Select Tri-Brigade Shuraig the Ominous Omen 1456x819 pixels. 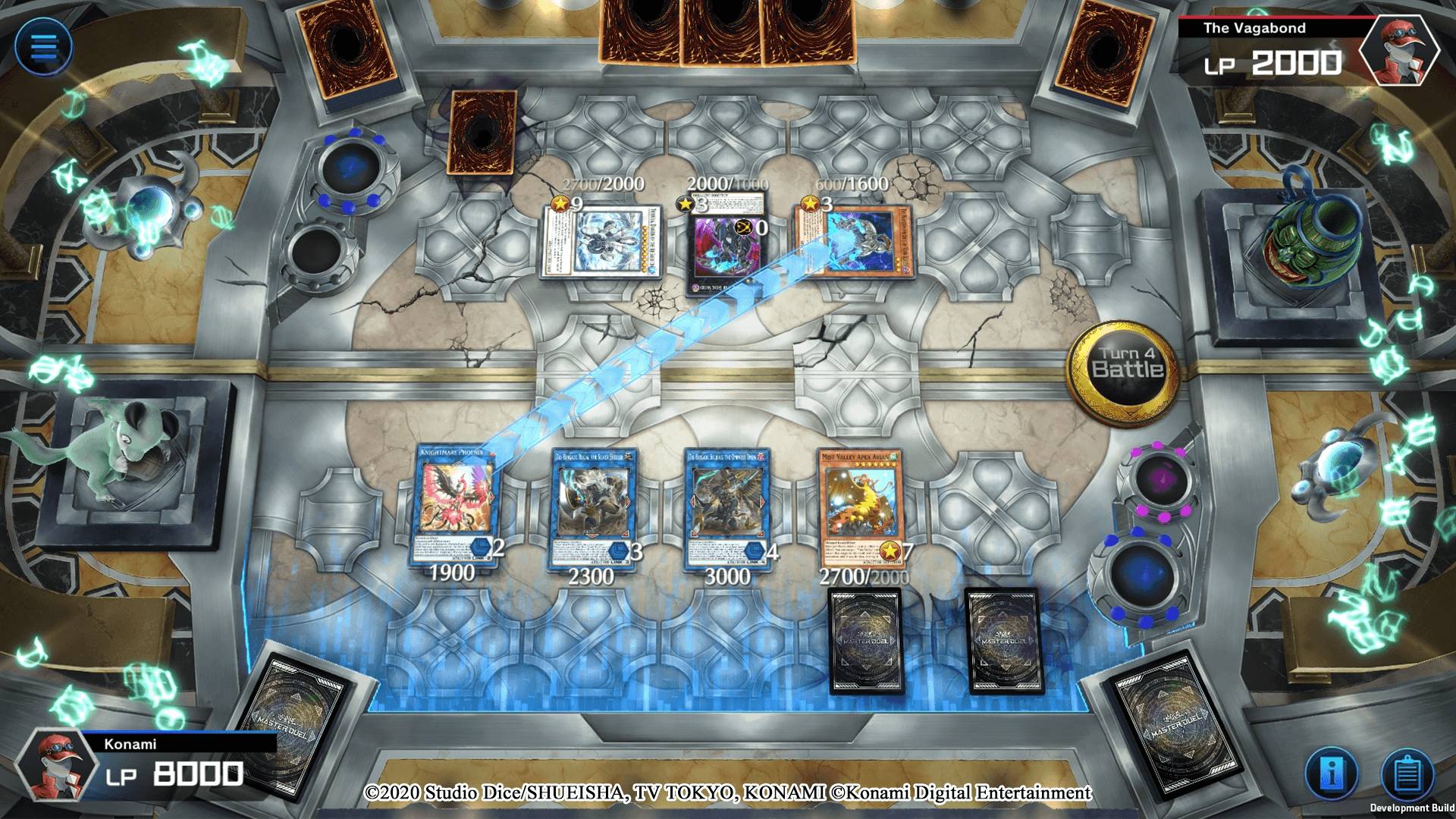728,504
